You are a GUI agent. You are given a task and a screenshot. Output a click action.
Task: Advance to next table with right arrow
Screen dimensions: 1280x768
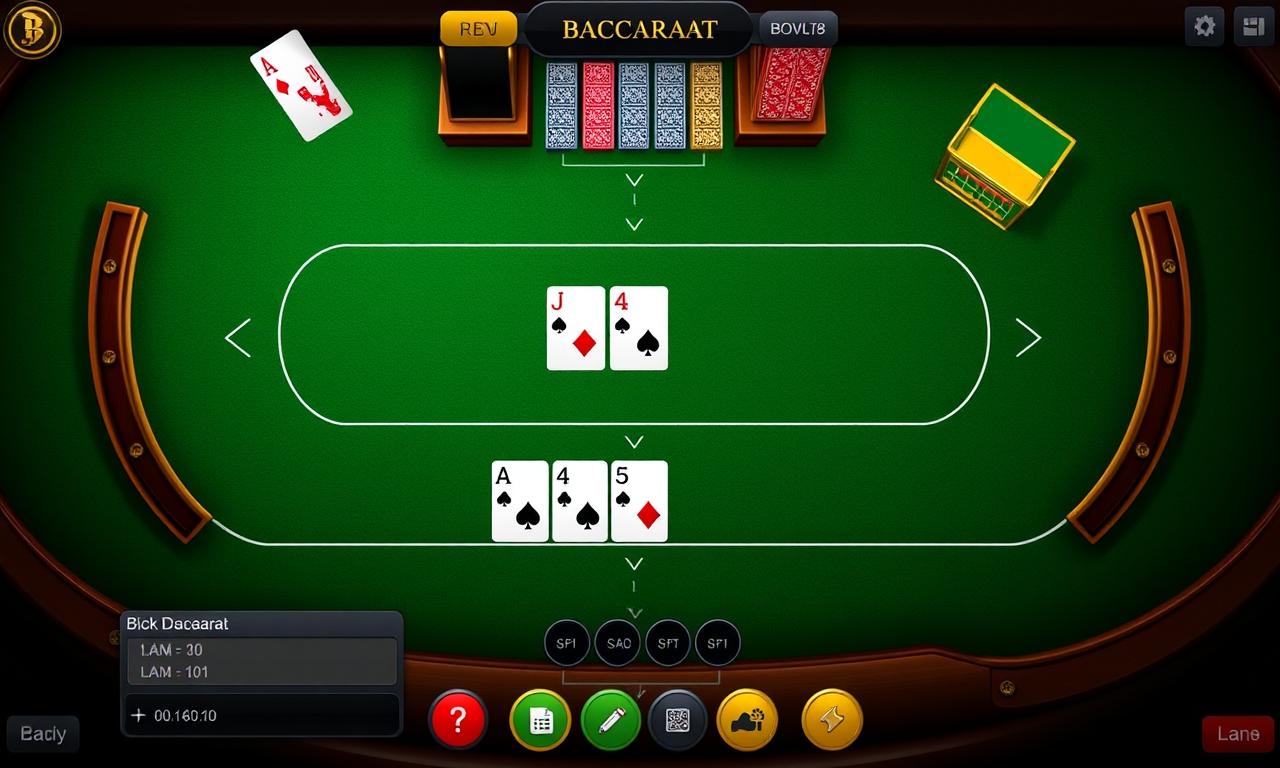1028,338
